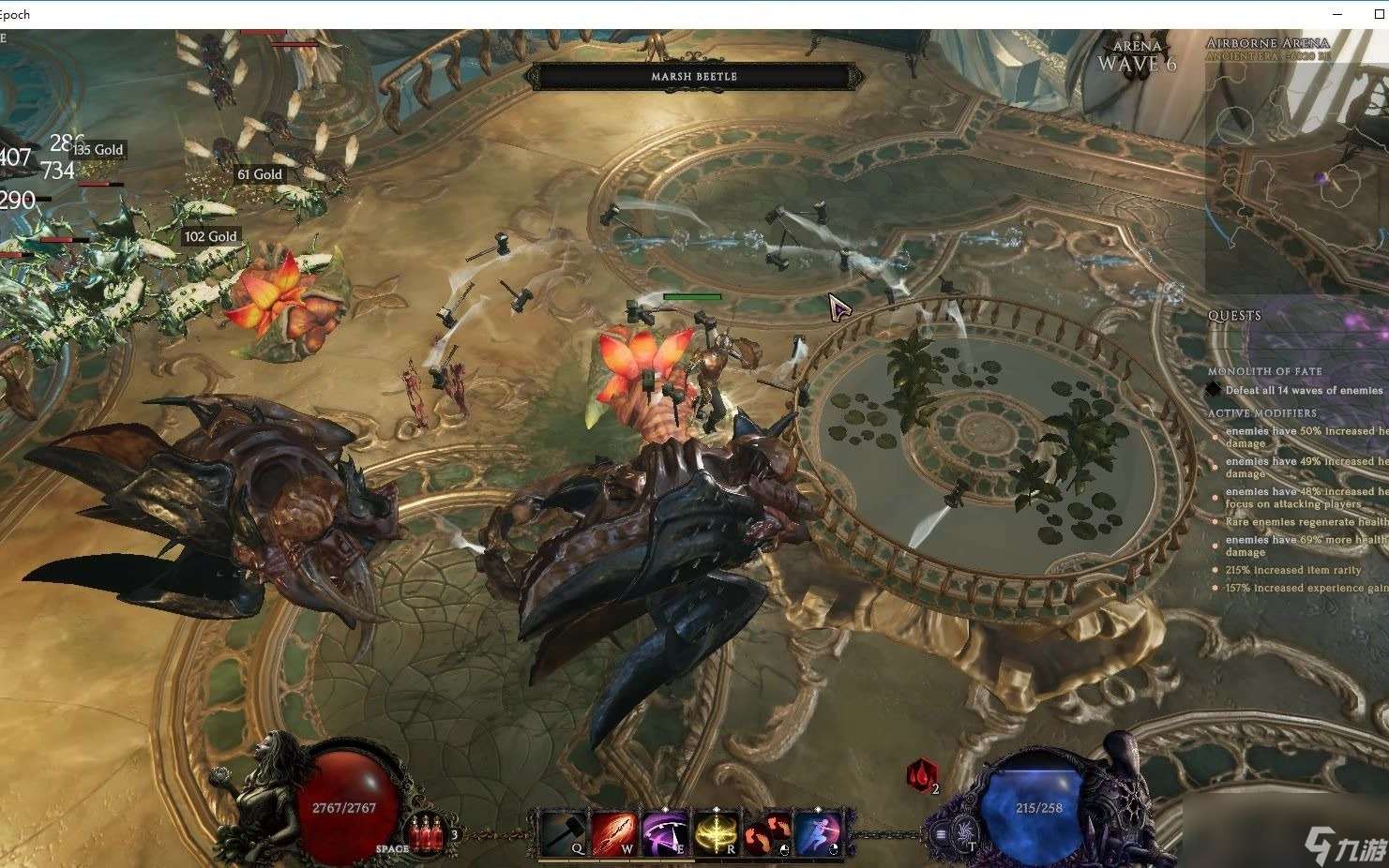Screen dimensions: 1389x868
Task: Drink the red health potion
Action: tap(428, 831)
